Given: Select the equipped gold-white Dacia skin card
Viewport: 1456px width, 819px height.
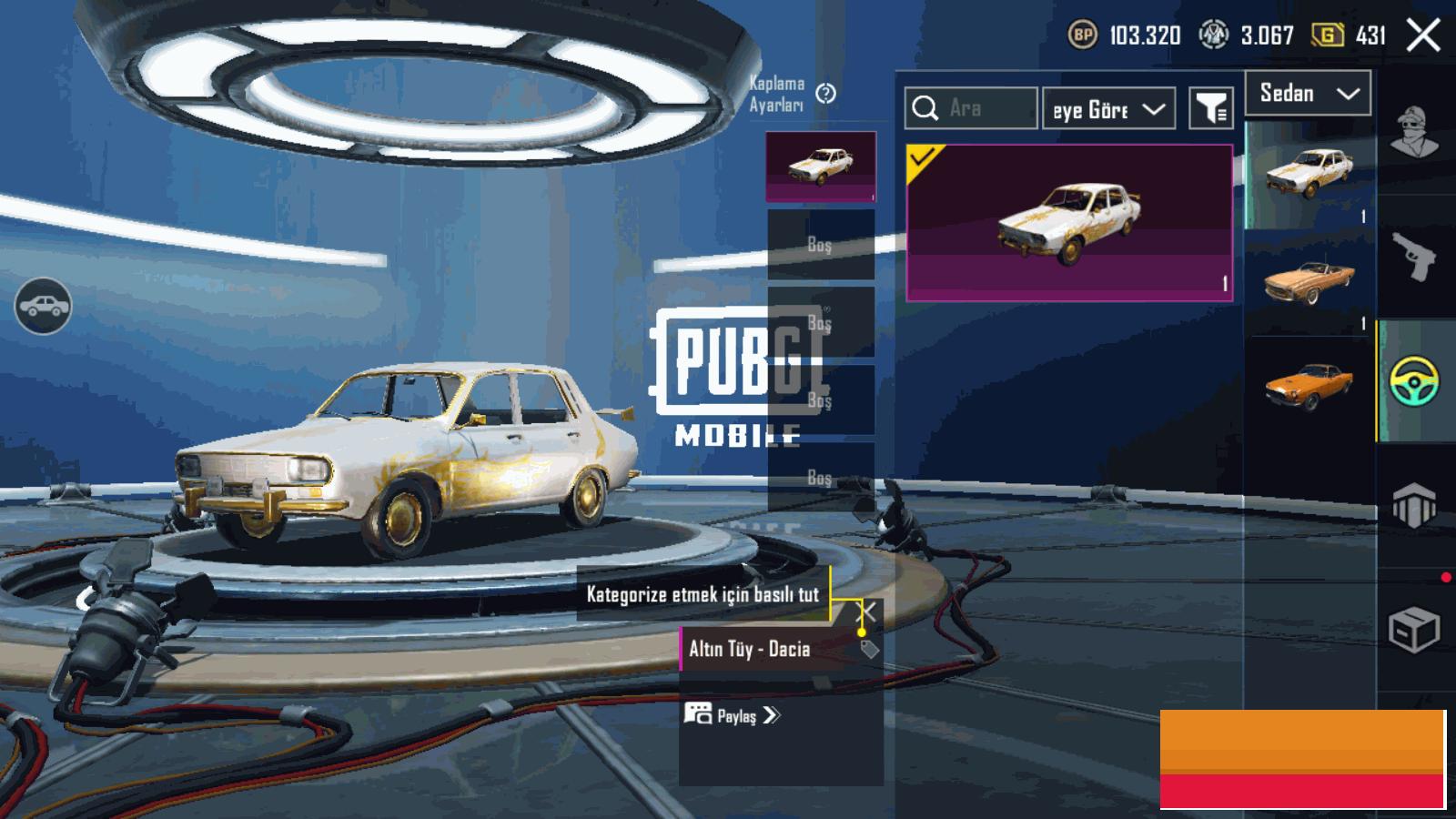Looking at the screenshot, I should pos(1069,223).
